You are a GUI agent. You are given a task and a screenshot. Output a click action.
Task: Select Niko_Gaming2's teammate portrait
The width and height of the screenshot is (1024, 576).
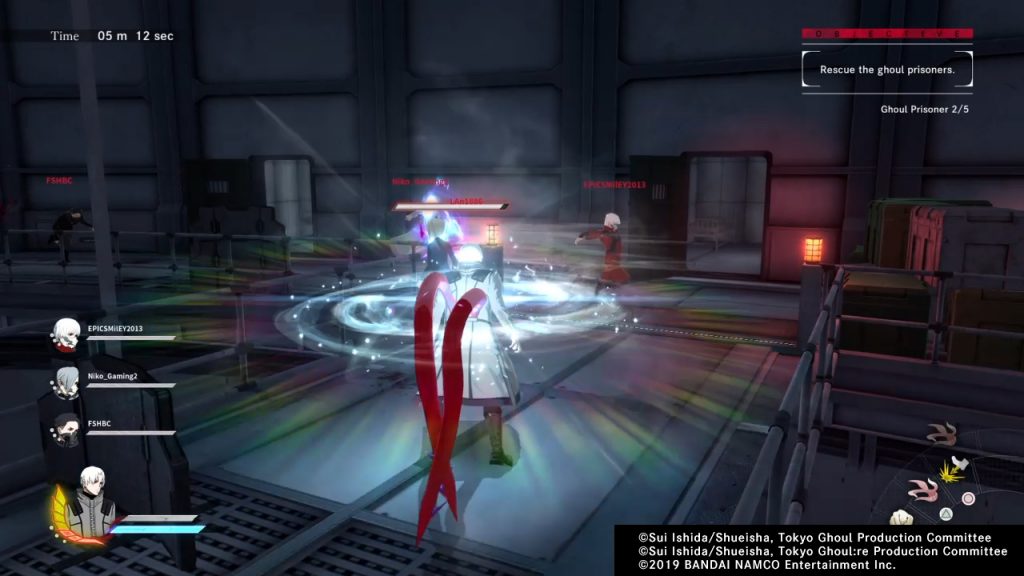point(68,382)
